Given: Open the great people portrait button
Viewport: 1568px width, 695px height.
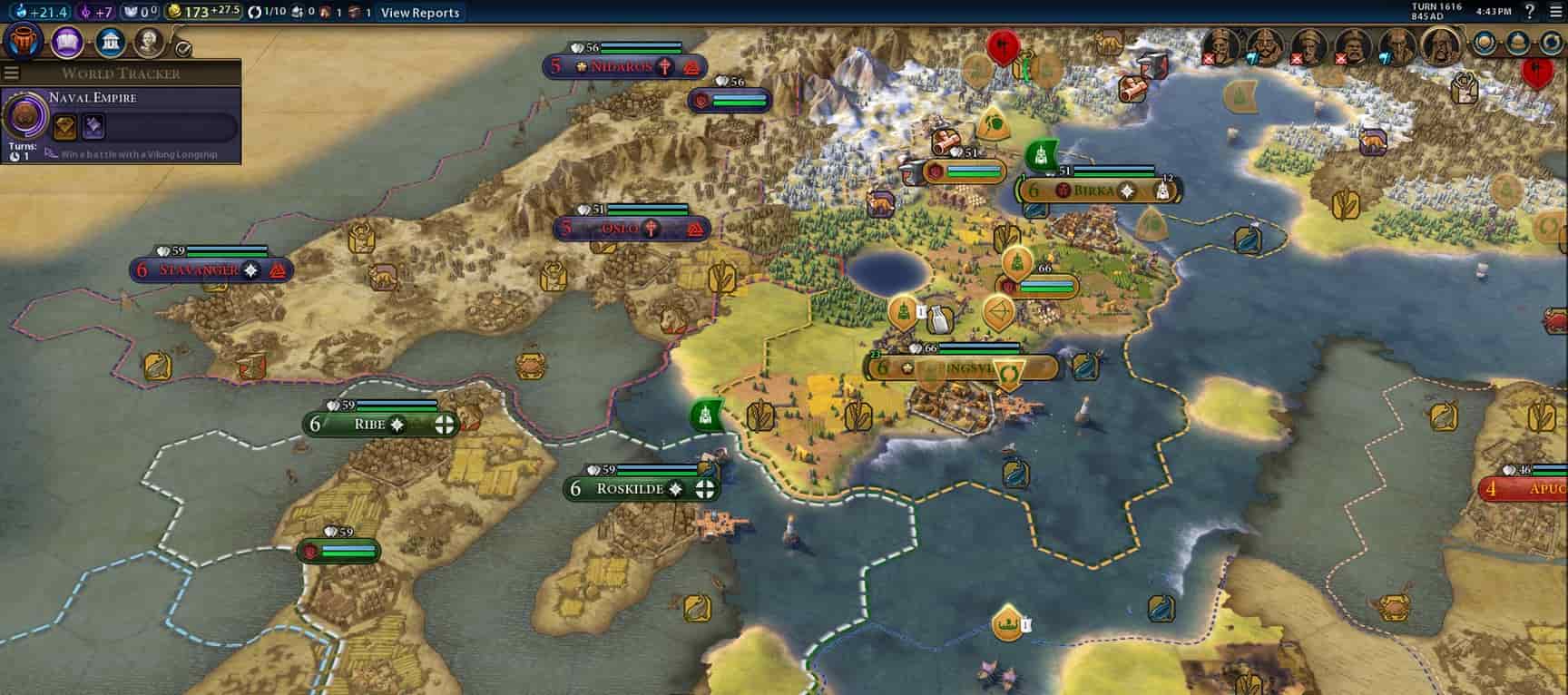Looking at the screenshot, I should click(149, 42).
